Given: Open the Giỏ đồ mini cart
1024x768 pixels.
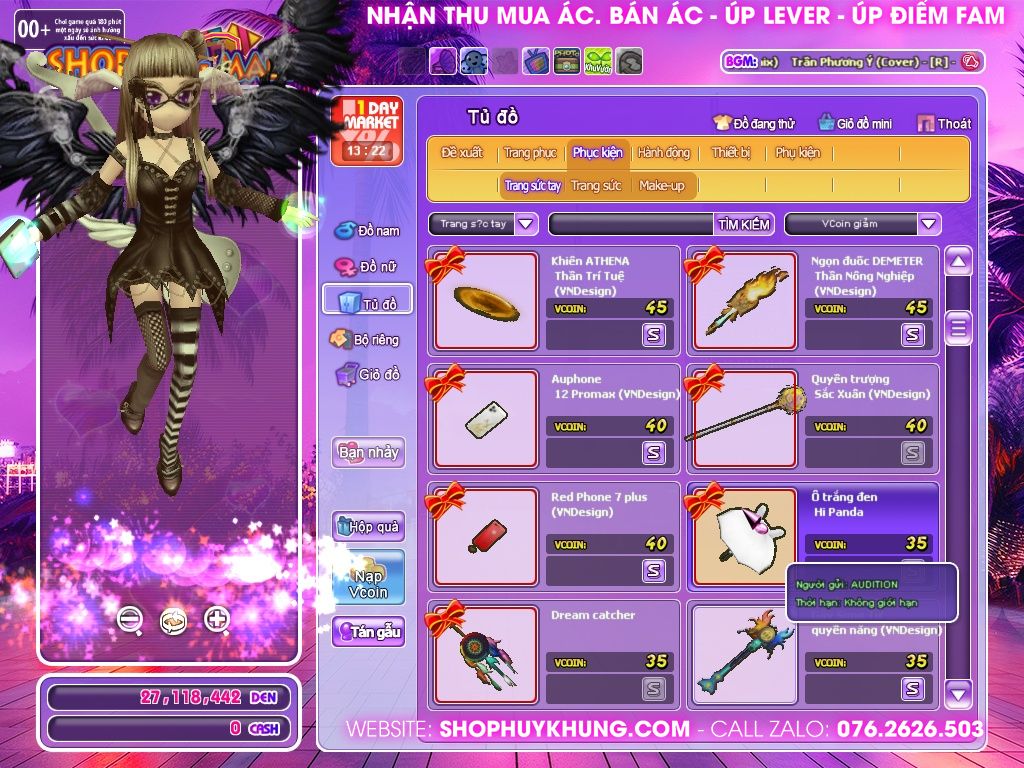Looking at the screenshot, I should click(854, 123).
